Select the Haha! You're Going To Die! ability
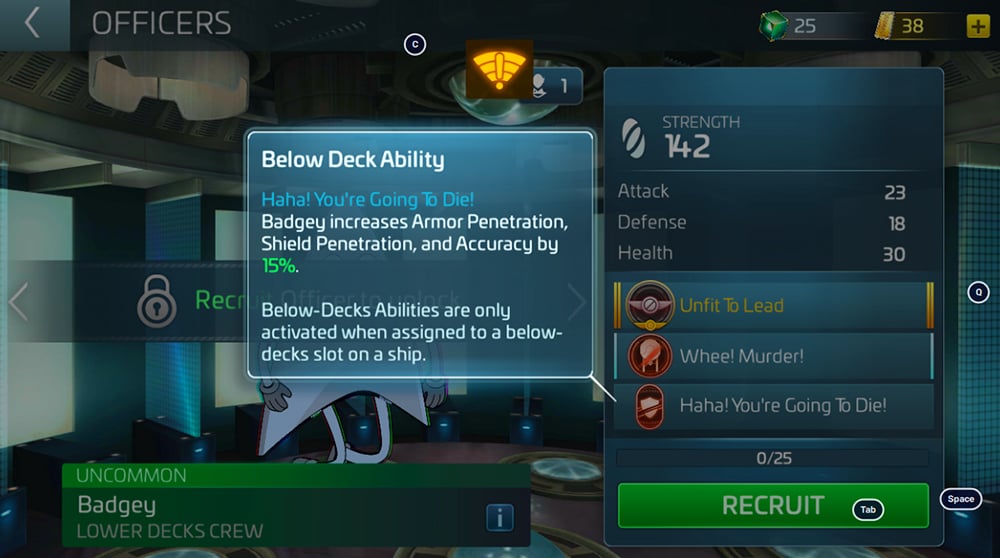 point(774,406)
